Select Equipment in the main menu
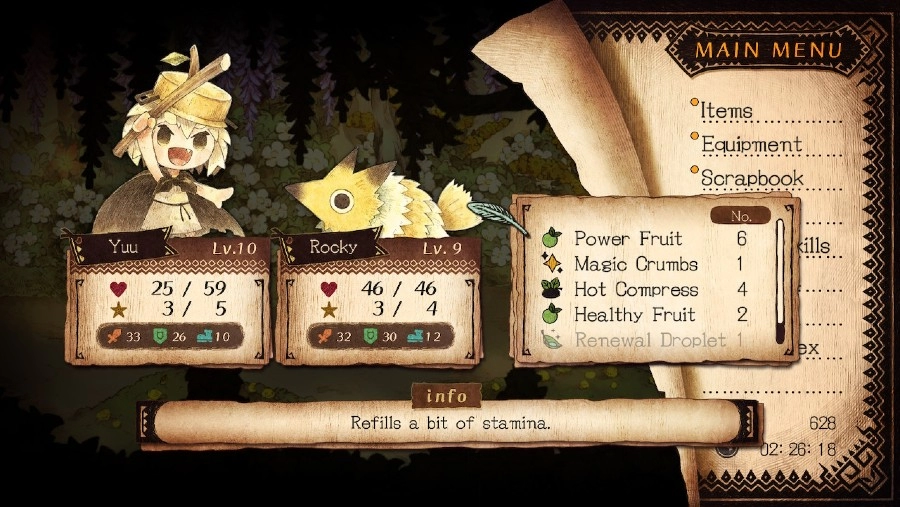900x507 pixels. click(751, 144)
